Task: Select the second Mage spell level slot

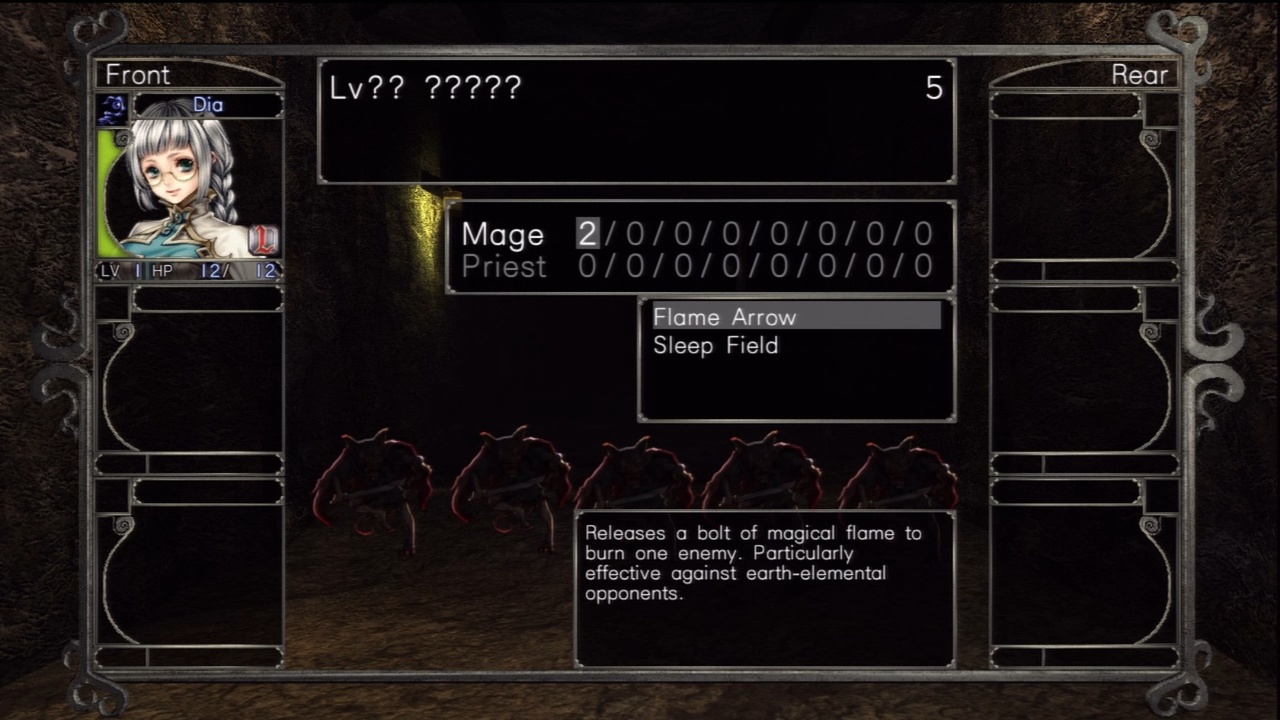Action: [x=632, y=234]
